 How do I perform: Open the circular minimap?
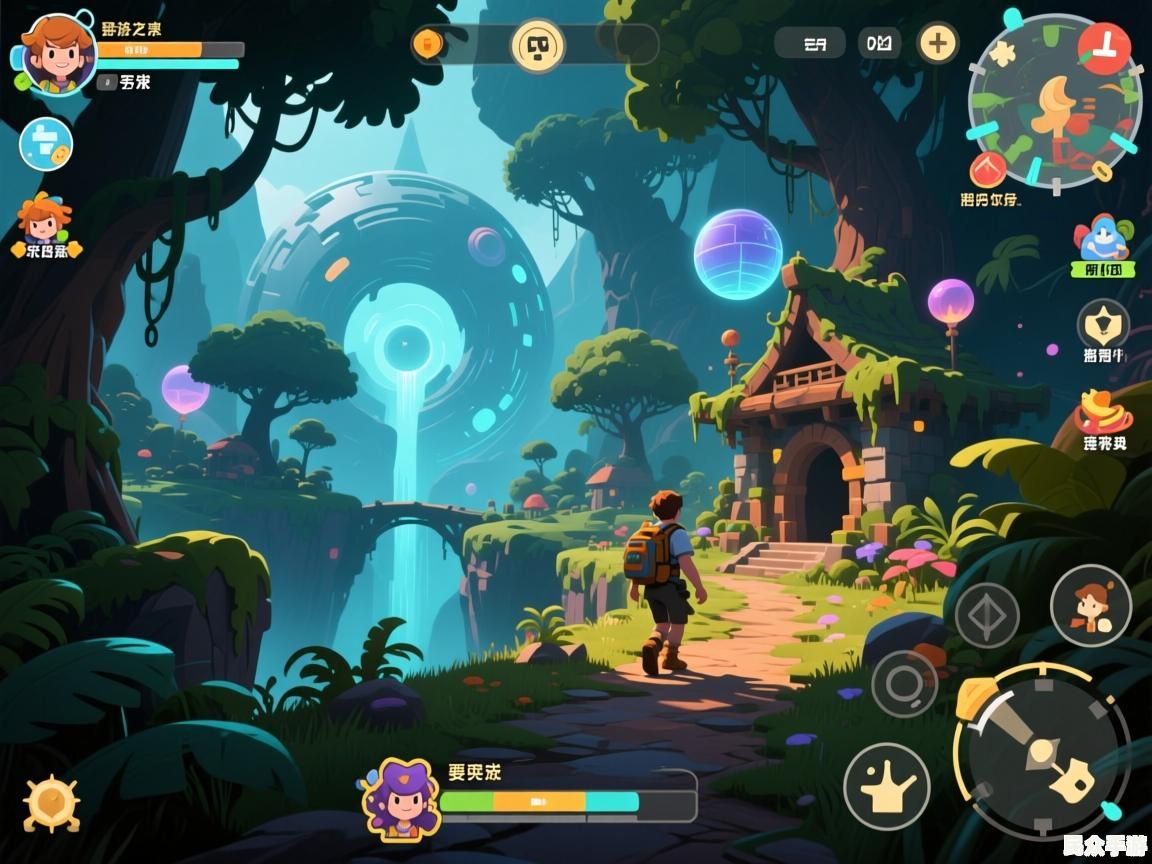coord(1054,102)
